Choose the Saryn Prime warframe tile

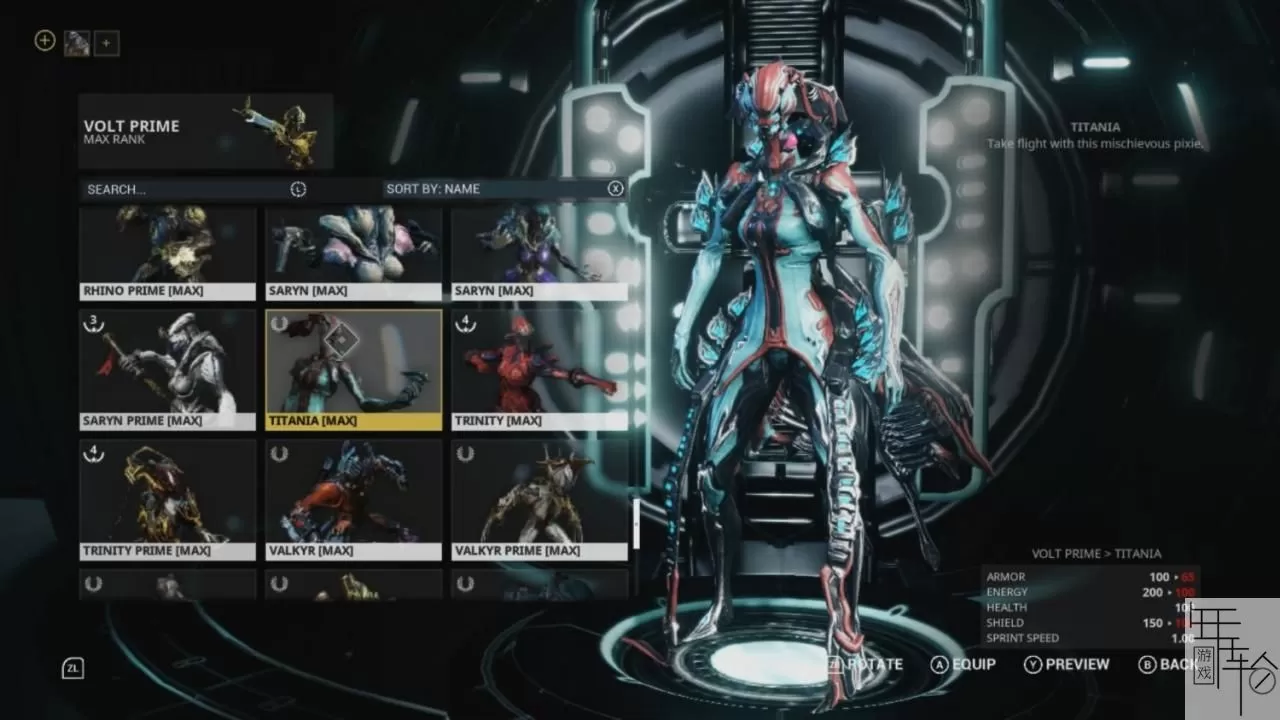(x=168, y=369)
